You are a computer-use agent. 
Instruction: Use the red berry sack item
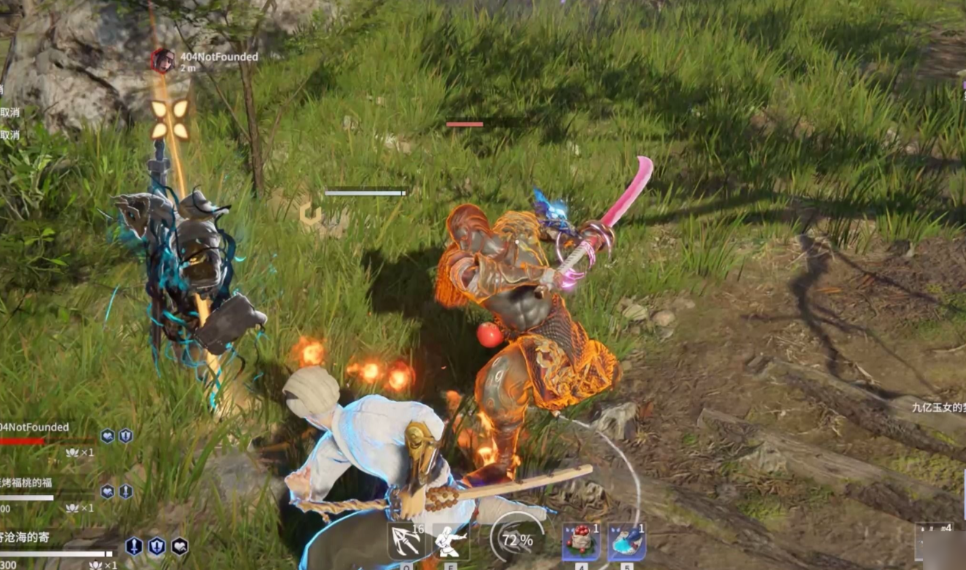click(x=580, y=541)
